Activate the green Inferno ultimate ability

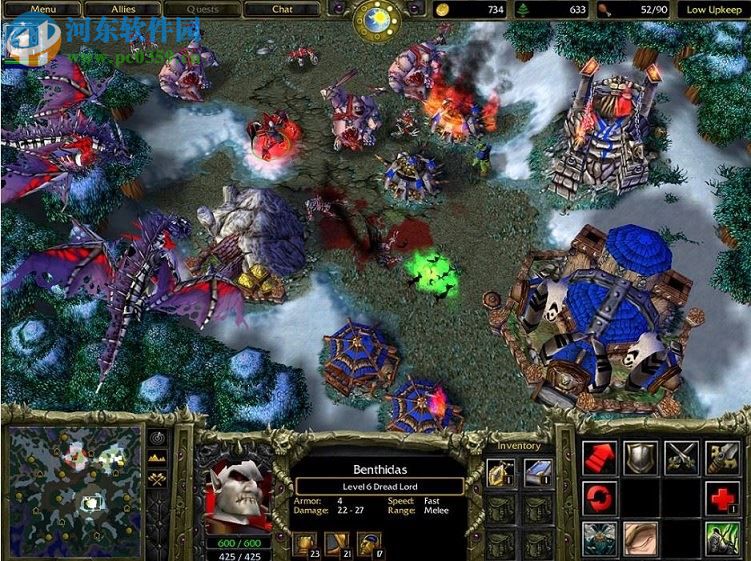pos(722,538)
